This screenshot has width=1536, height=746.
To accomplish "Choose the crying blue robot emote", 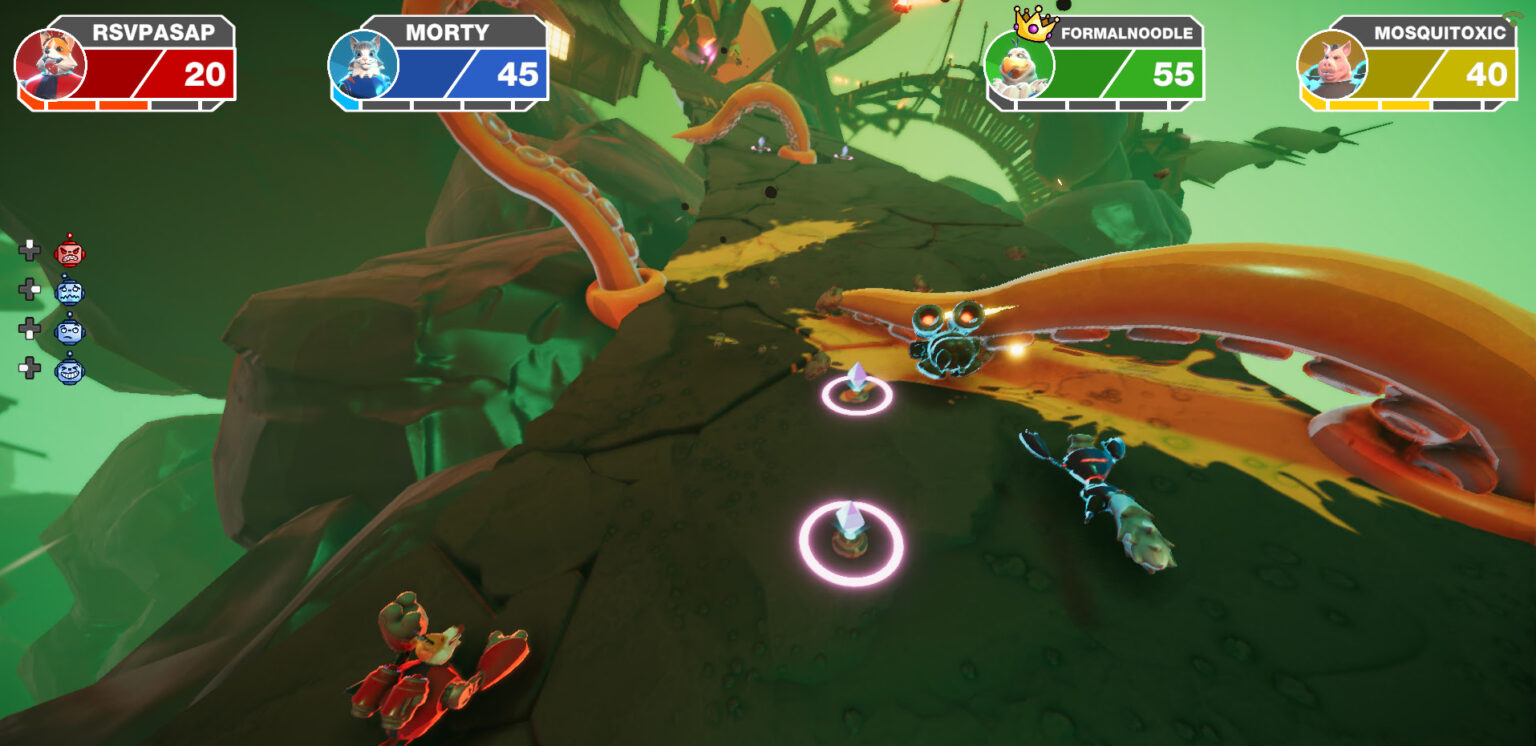I will point(69,291).
